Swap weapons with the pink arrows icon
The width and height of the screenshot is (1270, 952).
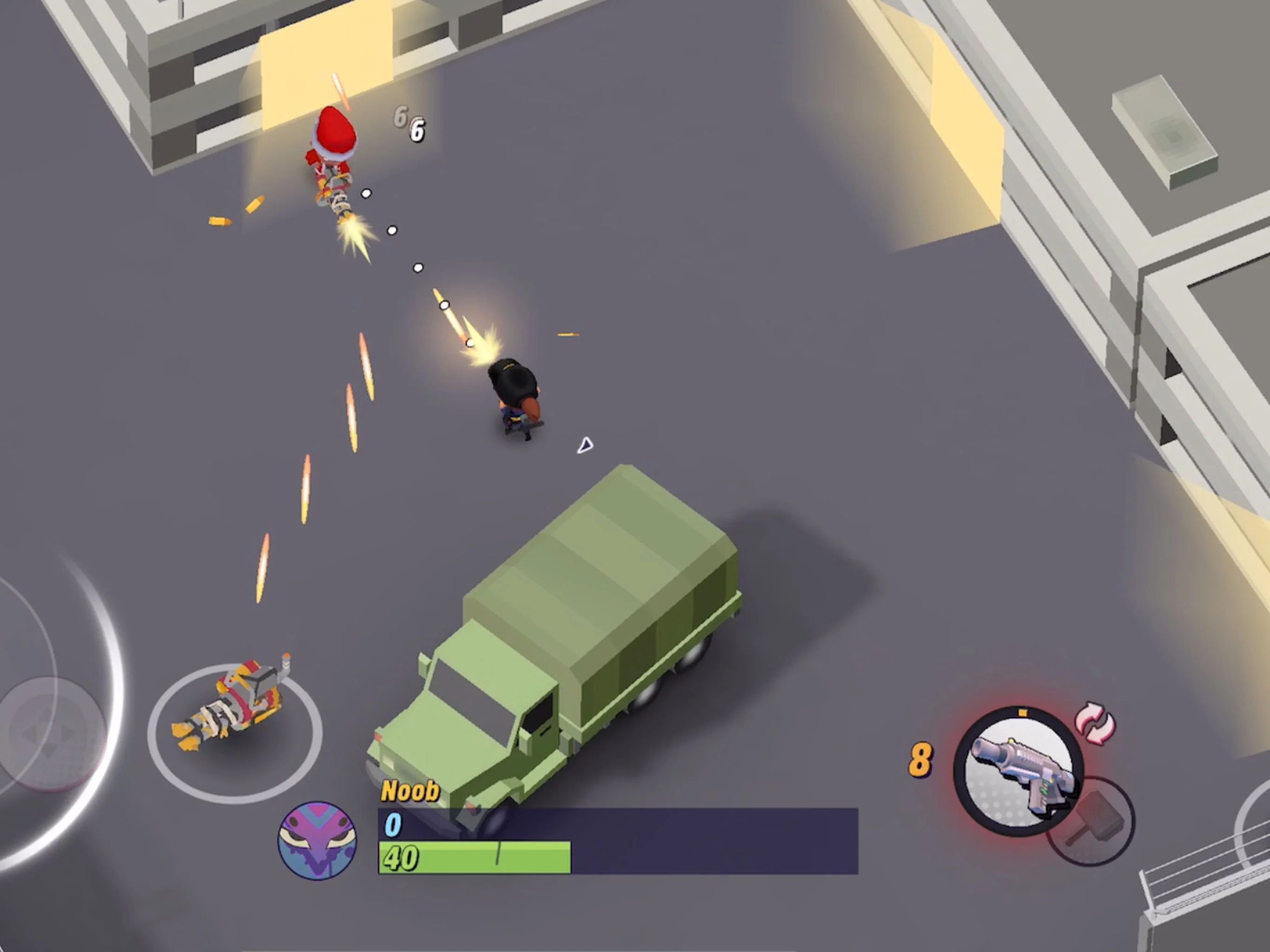[1095, 725]
